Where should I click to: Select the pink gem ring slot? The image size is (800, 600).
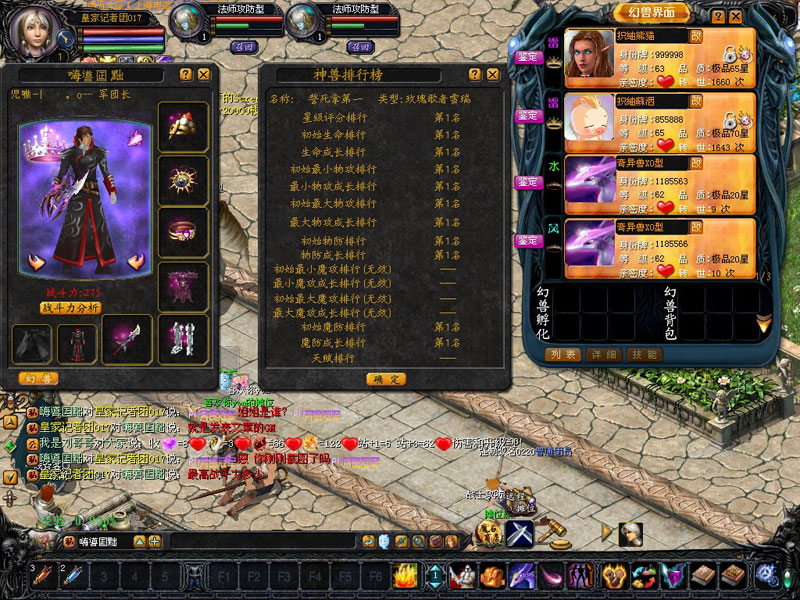[183, 232]
